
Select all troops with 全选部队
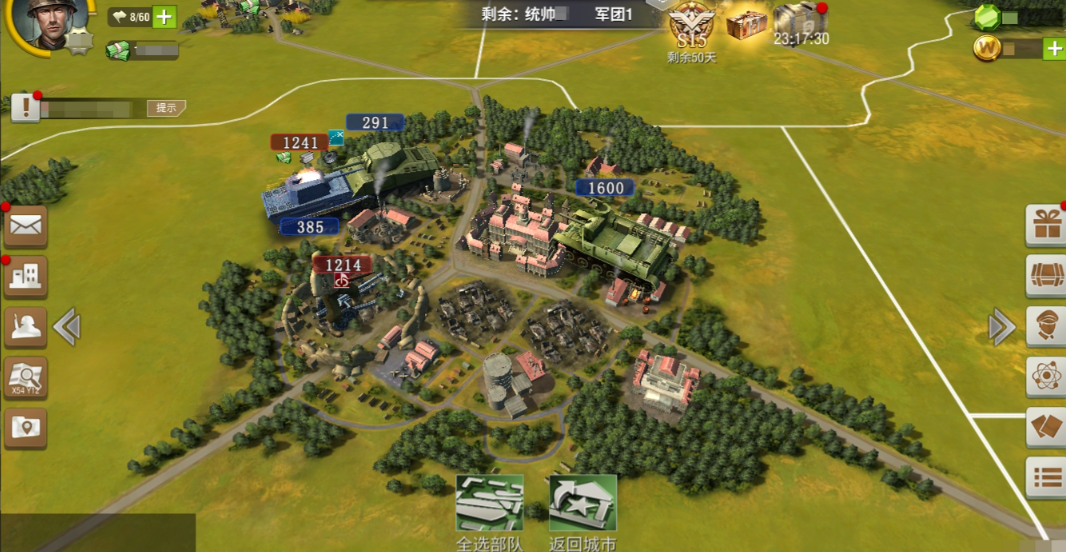[x=489, y=507]
